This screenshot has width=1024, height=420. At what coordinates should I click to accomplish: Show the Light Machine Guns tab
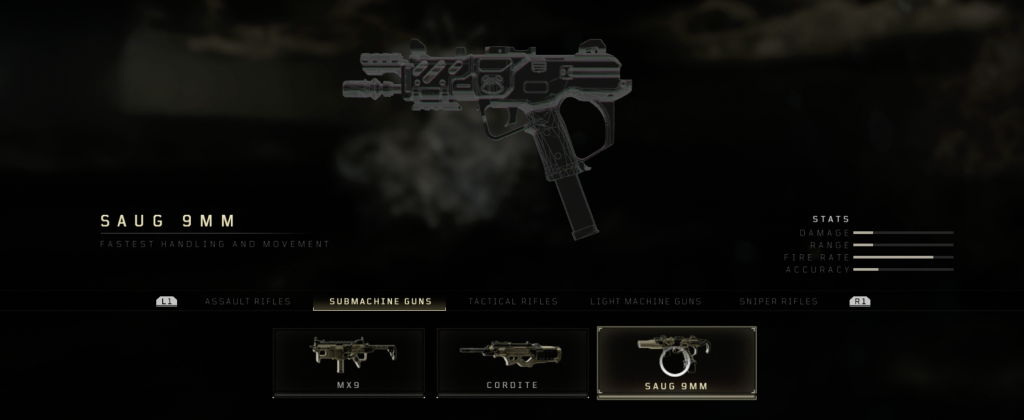[645, 301]
